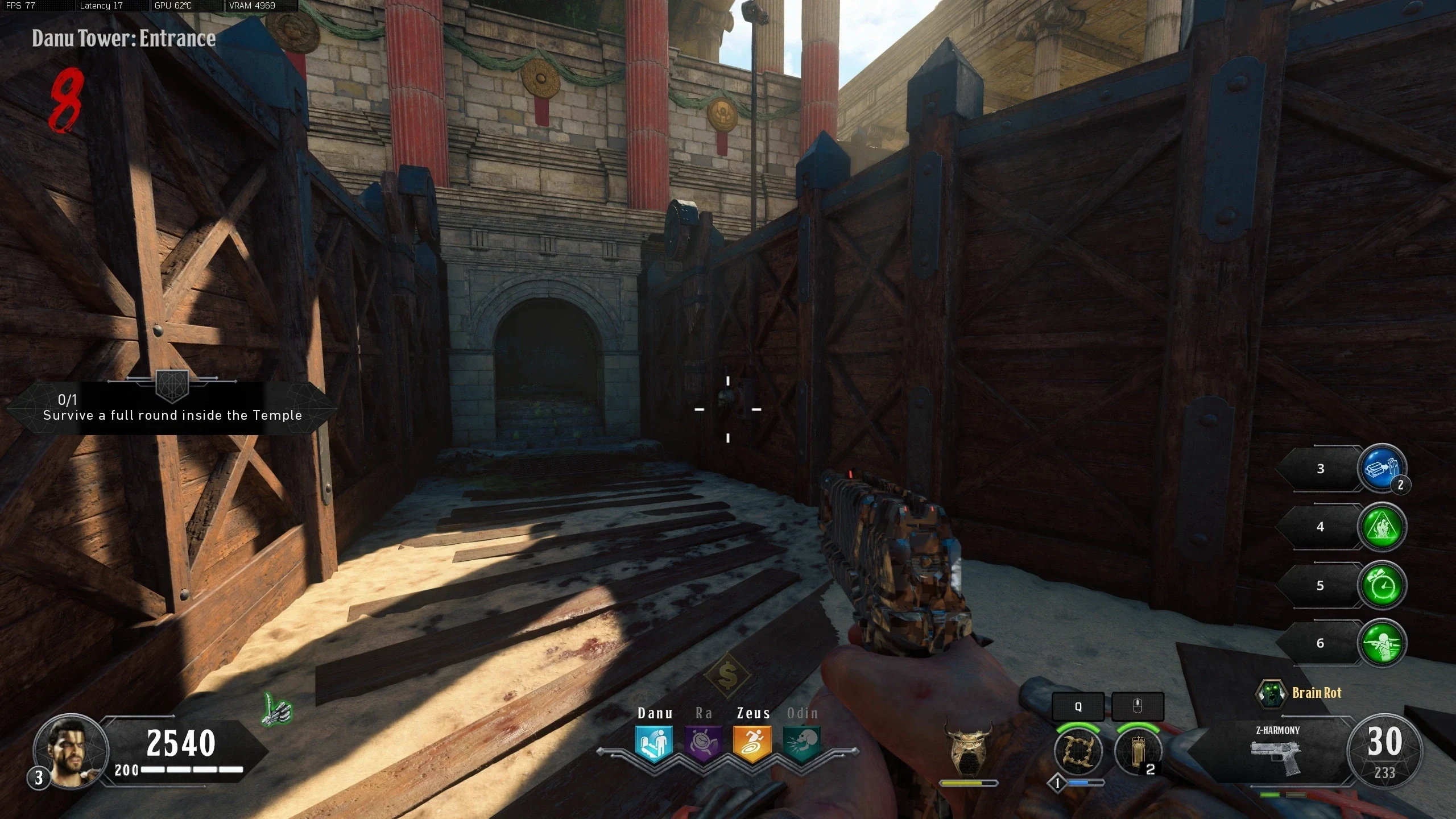The width and height of the screenshot is (1456, 819).
Task: Click the player character portrait
Action: tap(71, 750)
